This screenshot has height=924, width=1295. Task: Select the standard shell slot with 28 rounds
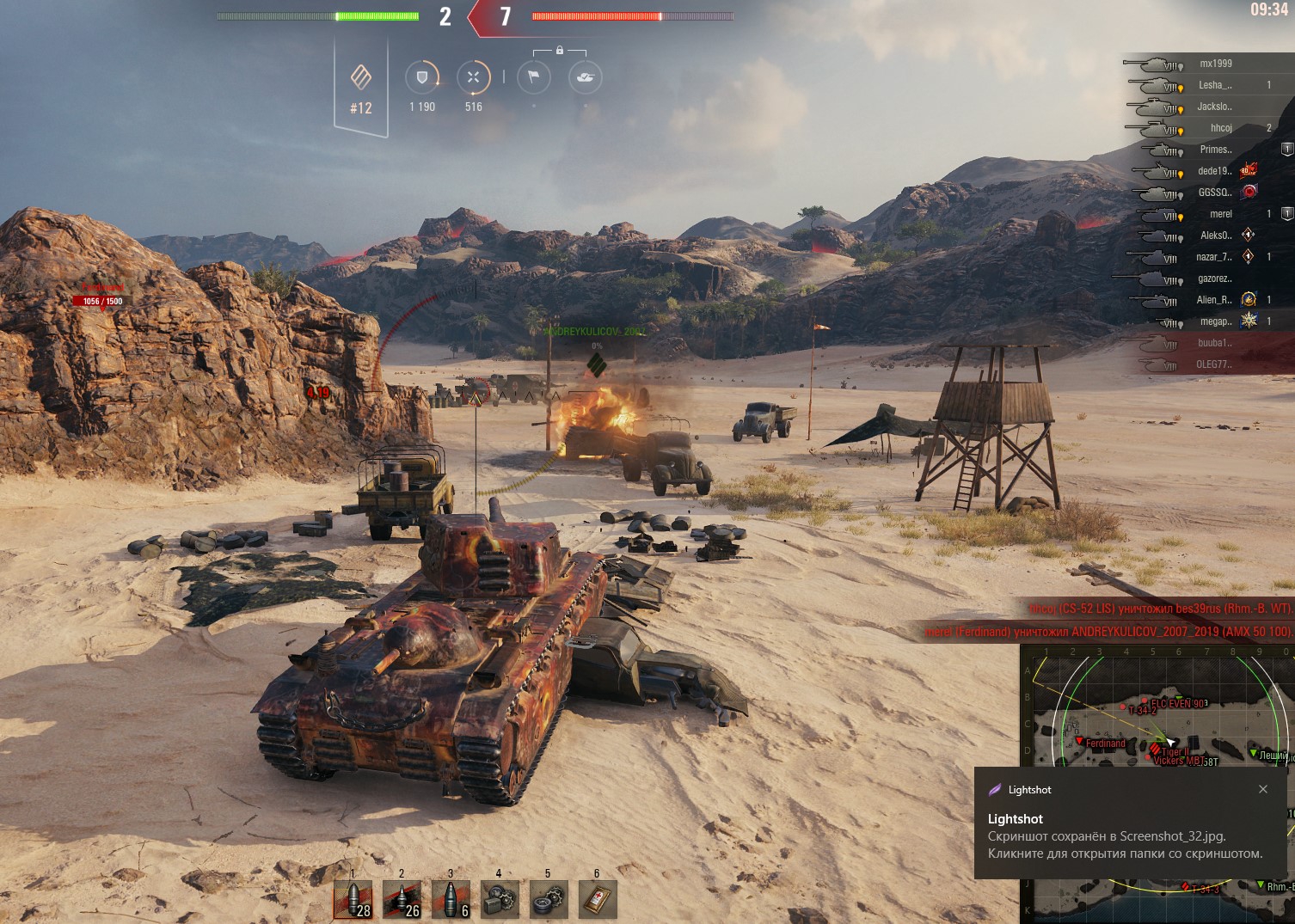(353, 900)
